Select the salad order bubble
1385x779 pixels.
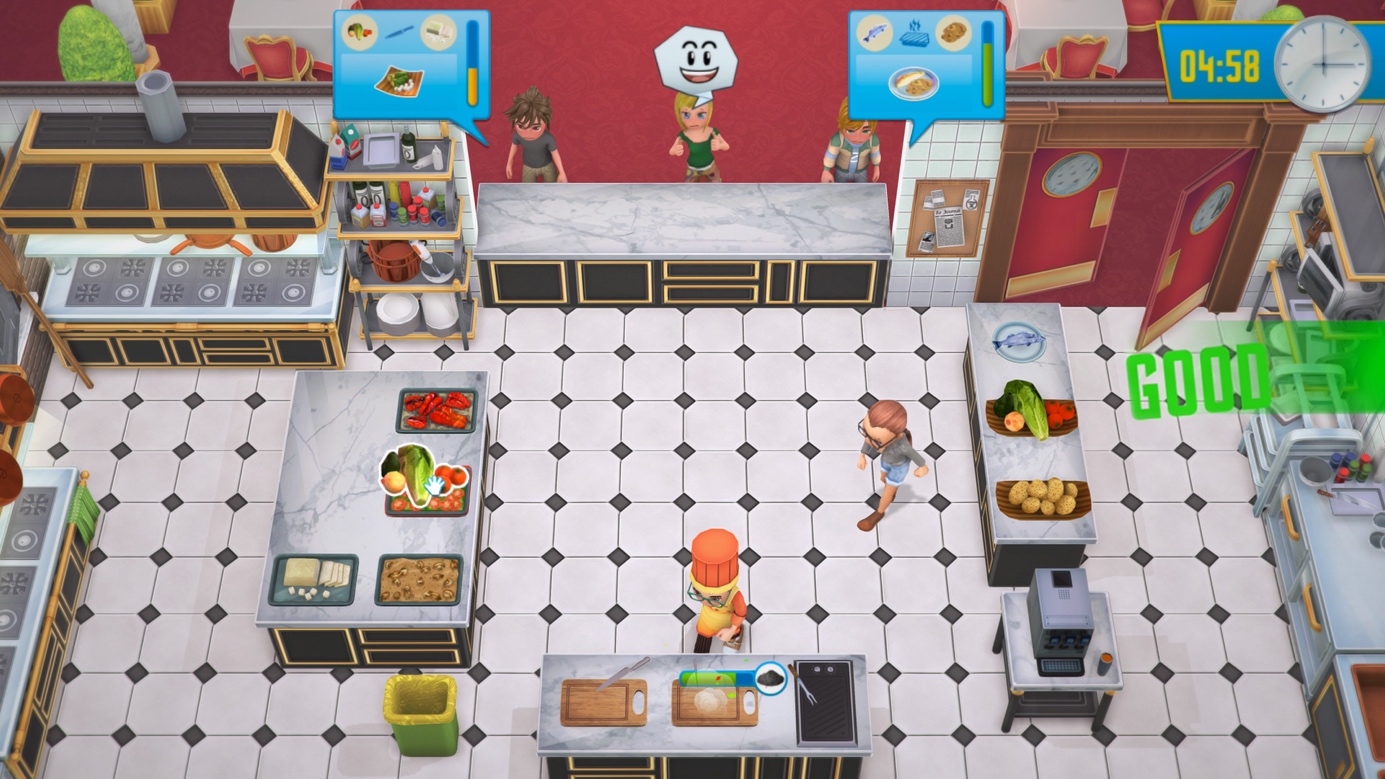410,63
